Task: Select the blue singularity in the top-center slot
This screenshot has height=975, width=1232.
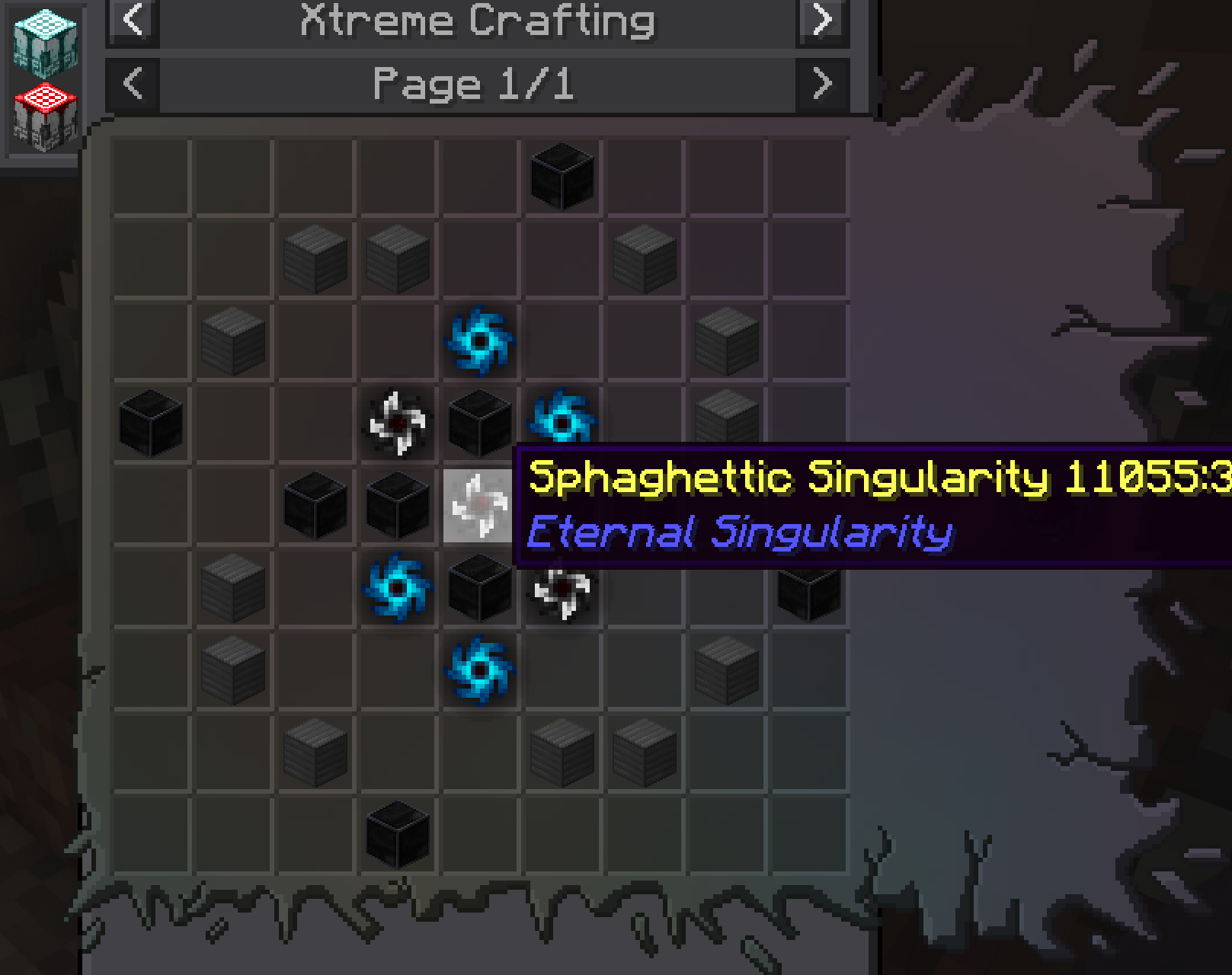Action: tap(477, 340)
